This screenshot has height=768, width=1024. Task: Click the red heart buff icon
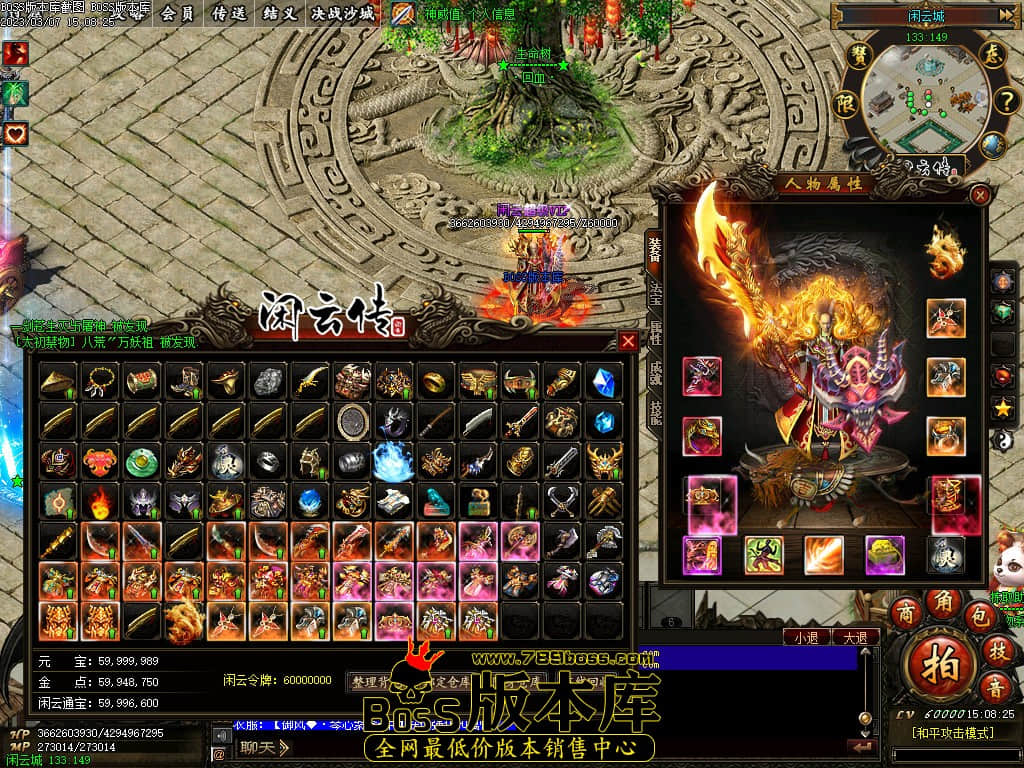(x=15, y=133)
